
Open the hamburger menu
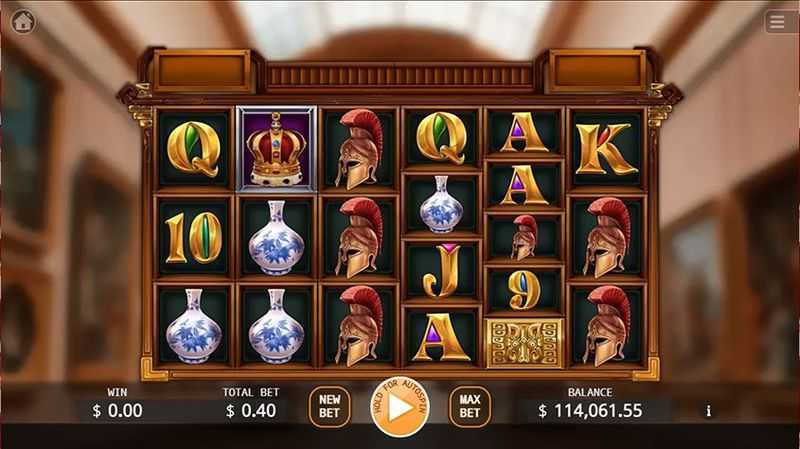[x=777, y=22]
